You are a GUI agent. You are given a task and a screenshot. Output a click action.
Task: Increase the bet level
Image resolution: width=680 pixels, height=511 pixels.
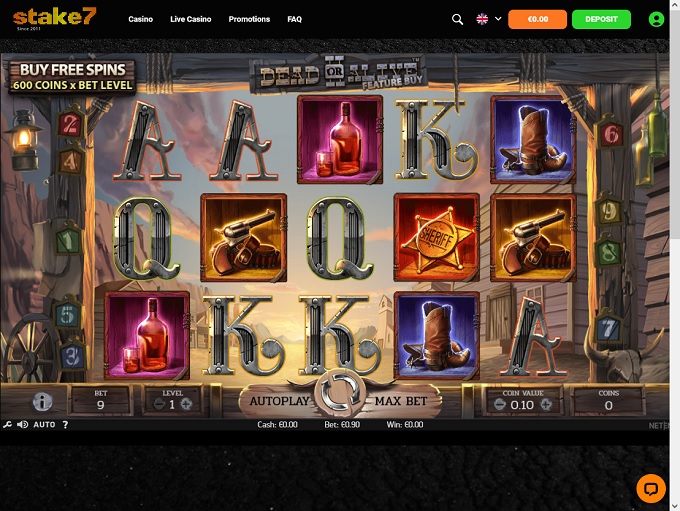tap(186, 404)
